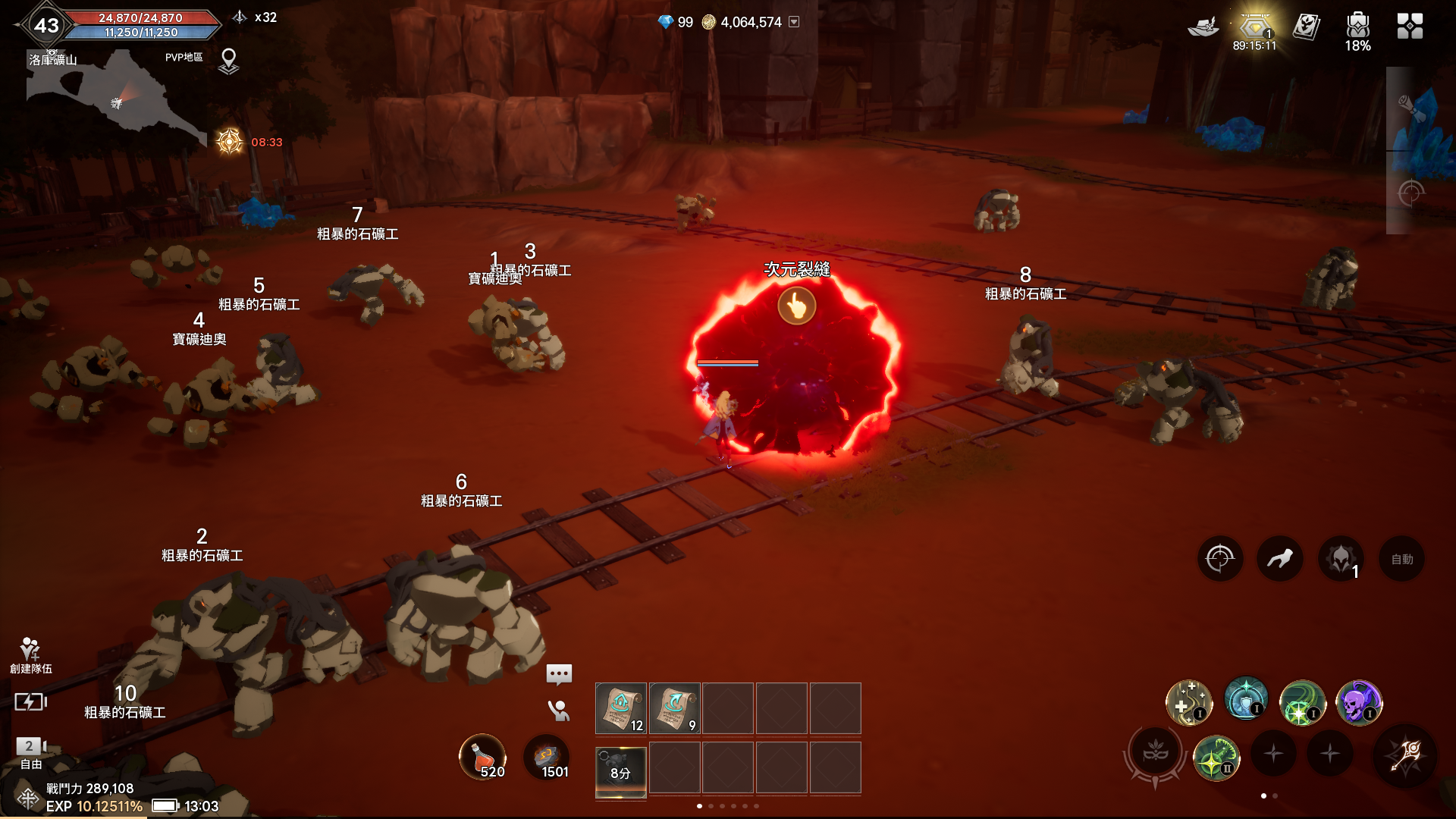Expand the currency dropdown arrow

click(794, 22)
